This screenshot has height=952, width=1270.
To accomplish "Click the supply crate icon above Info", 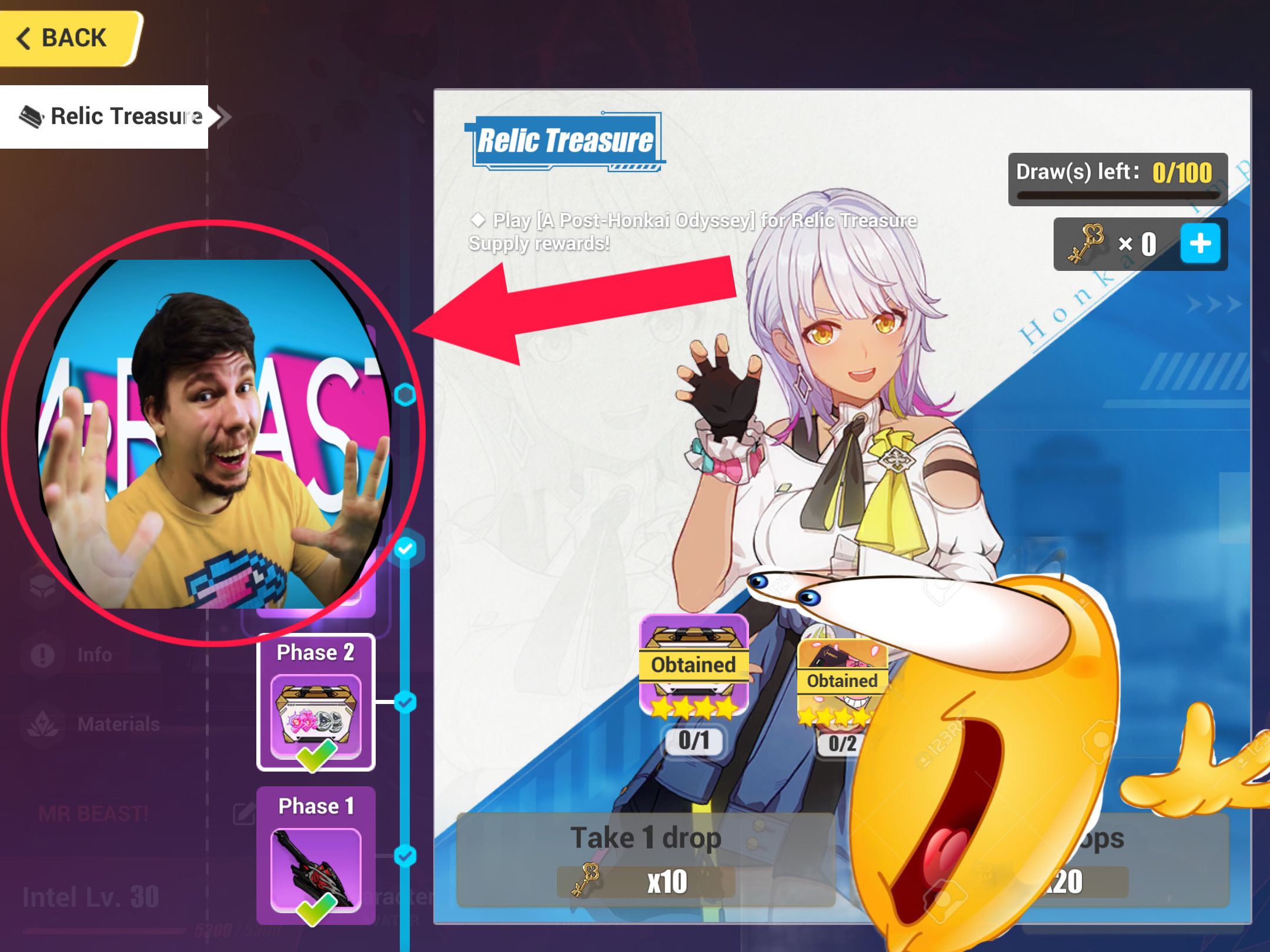I will pyautogui.click(x=42, y=586).
